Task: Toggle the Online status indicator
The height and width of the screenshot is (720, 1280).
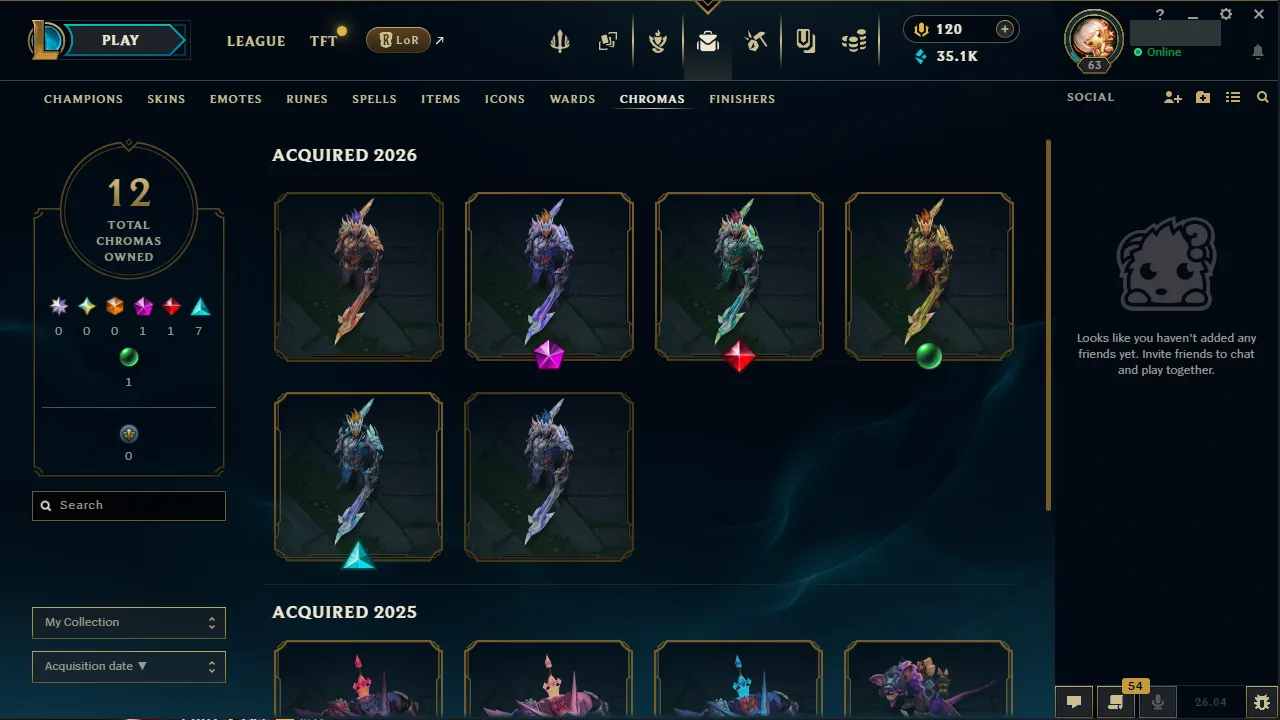Action: tap(1157, 52)
